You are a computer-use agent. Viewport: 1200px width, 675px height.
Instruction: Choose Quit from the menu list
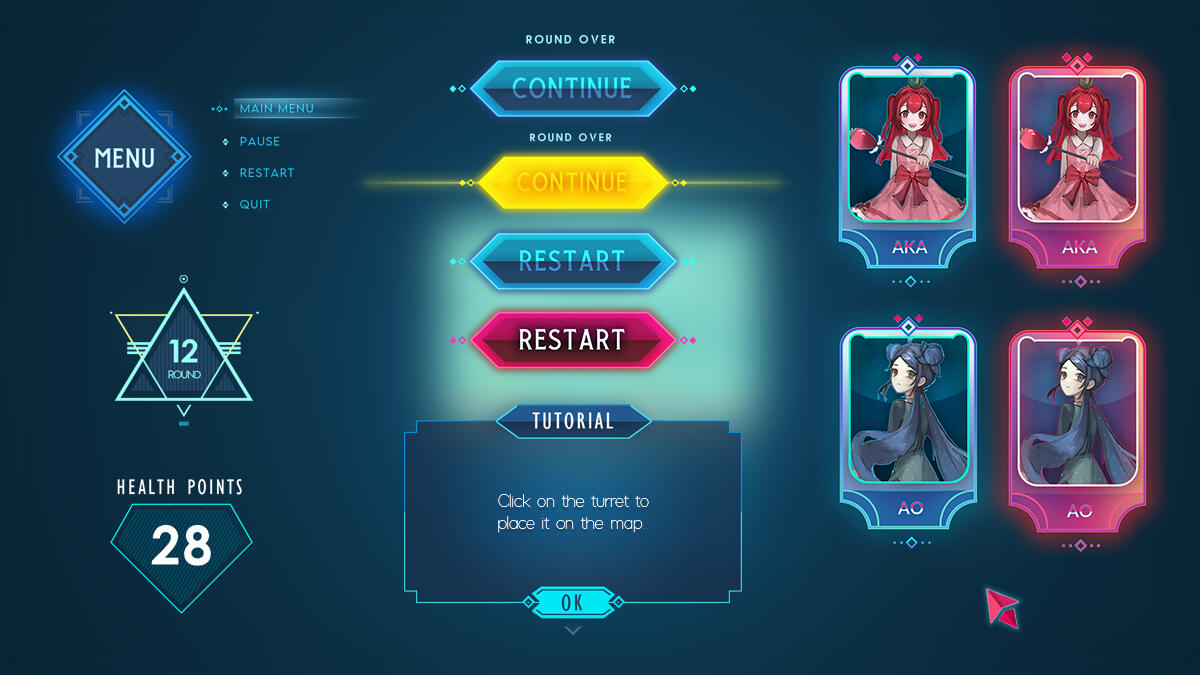coord(254,205)
